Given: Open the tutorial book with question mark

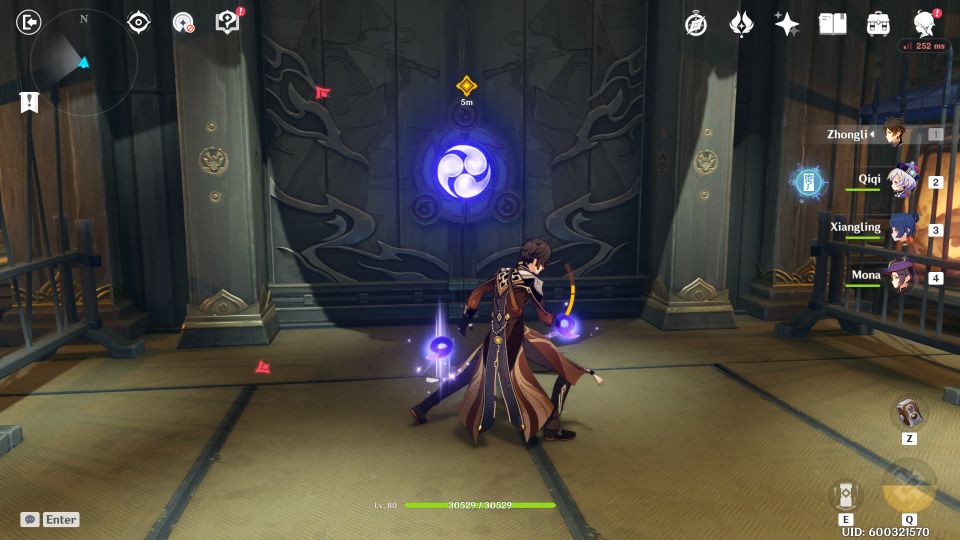Looking at the screenshot, I should point(228,23).
